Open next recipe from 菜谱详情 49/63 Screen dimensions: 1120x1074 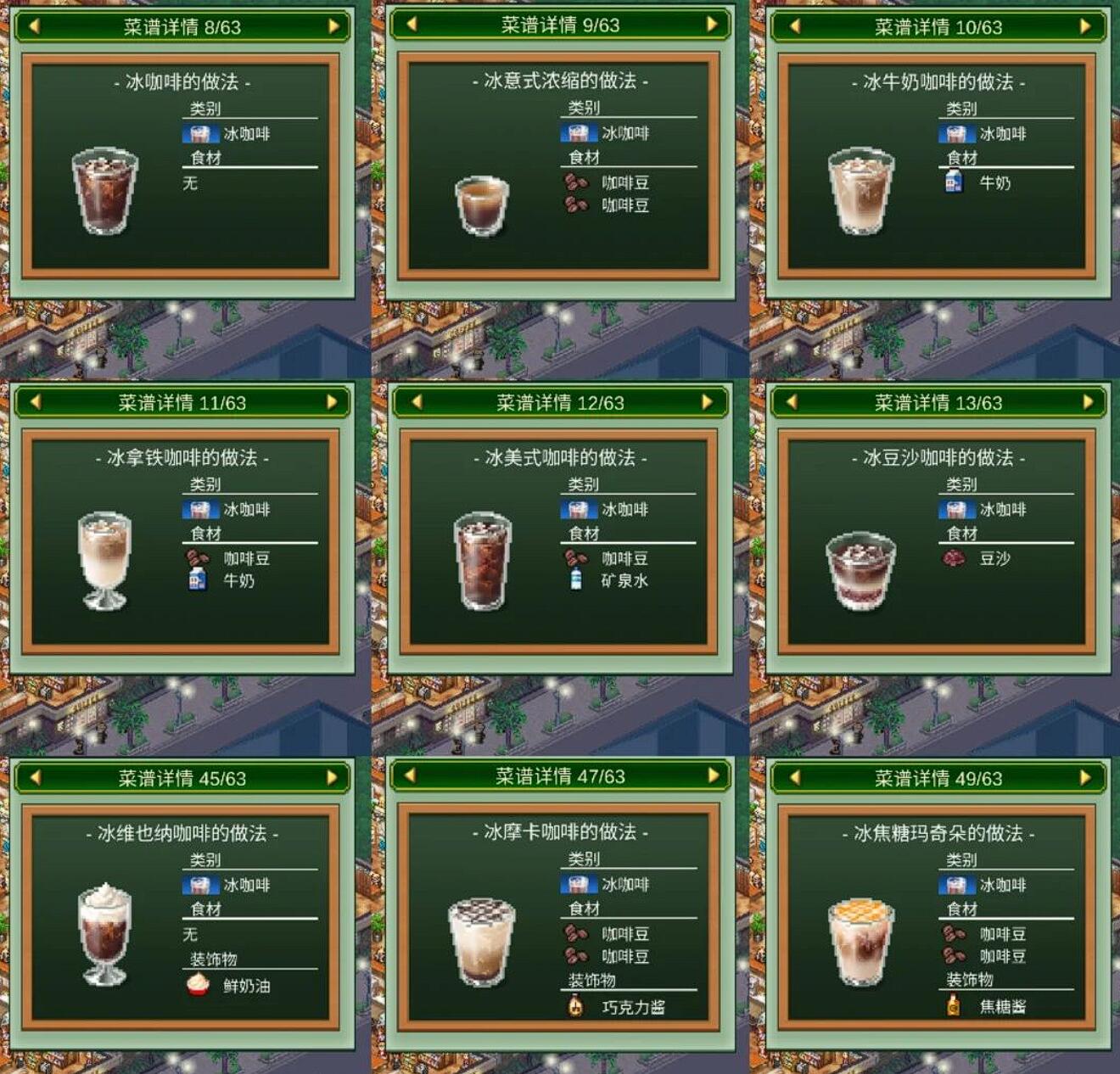tap(1085, 777)
